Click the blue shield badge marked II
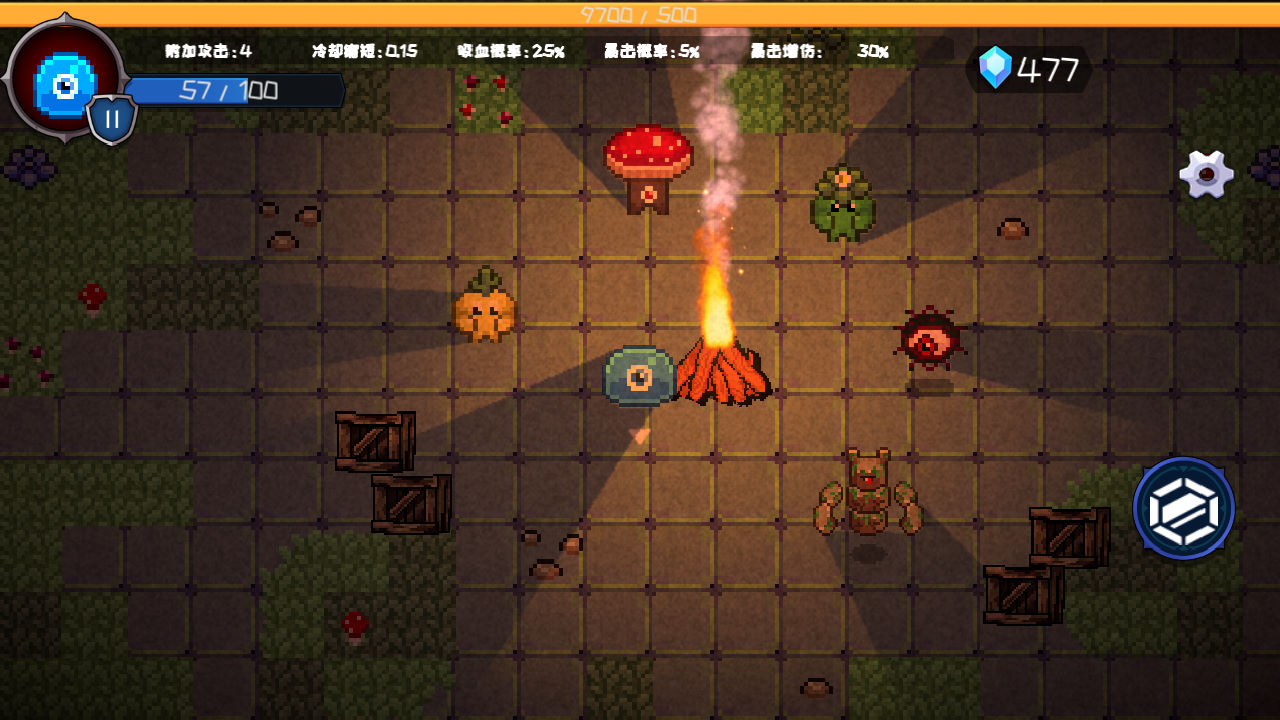 coord(112,120)
